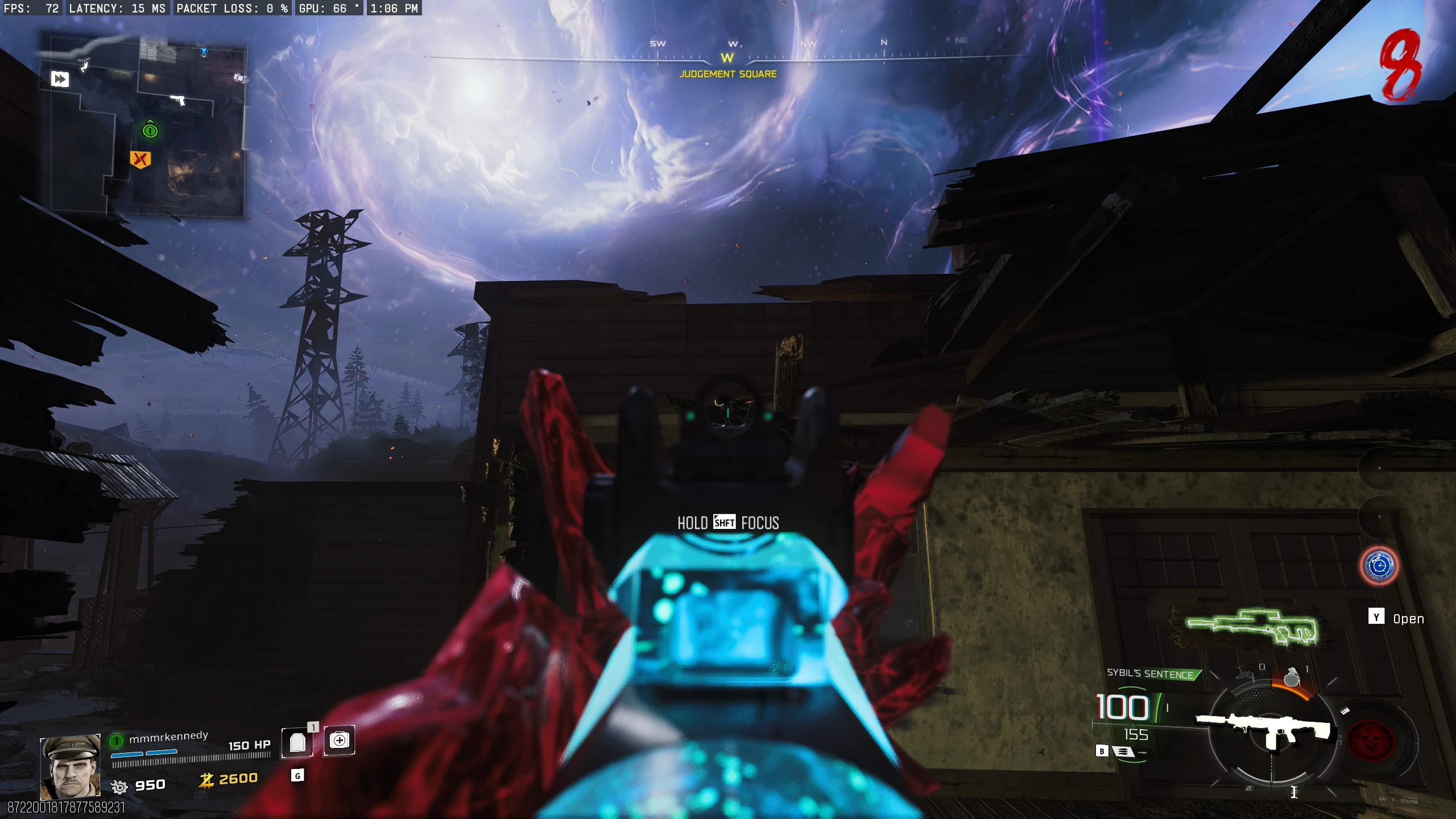
Task: Select the fast-forward marker on the minimap
Action: pos(60,78)
